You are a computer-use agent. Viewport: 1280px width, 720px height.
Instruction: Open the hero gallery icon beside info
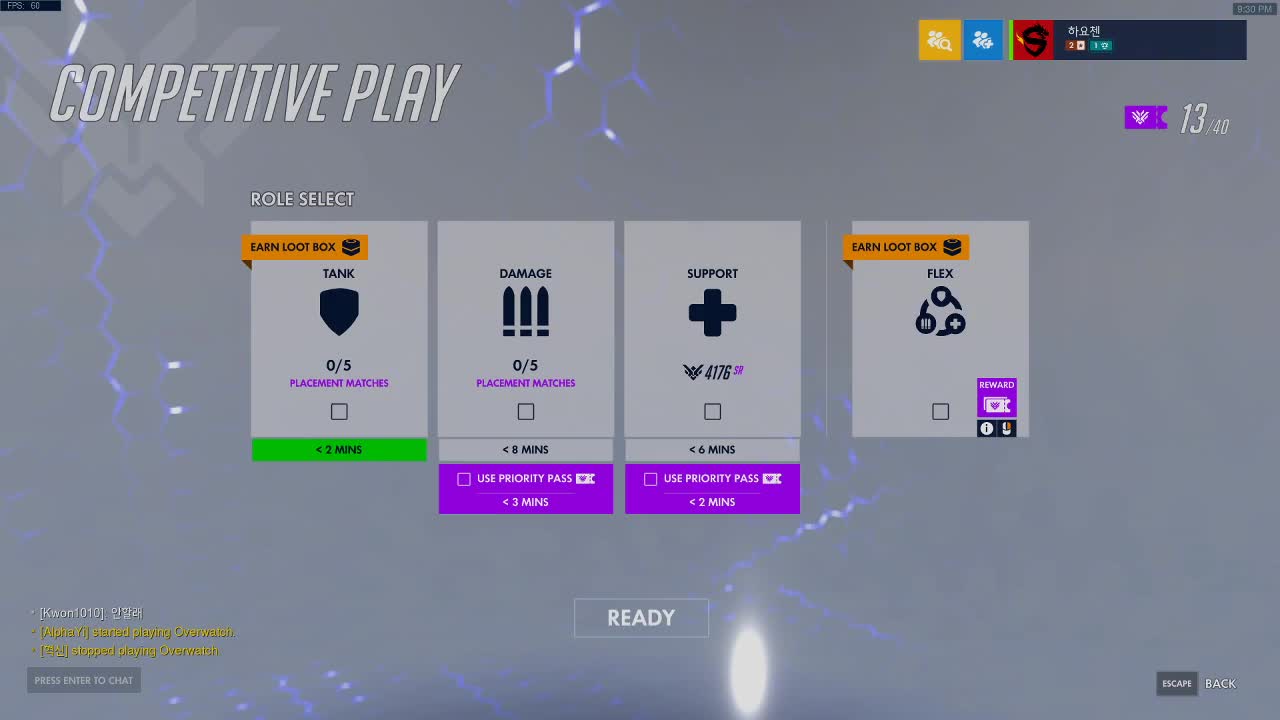[x=1009, y=428]
